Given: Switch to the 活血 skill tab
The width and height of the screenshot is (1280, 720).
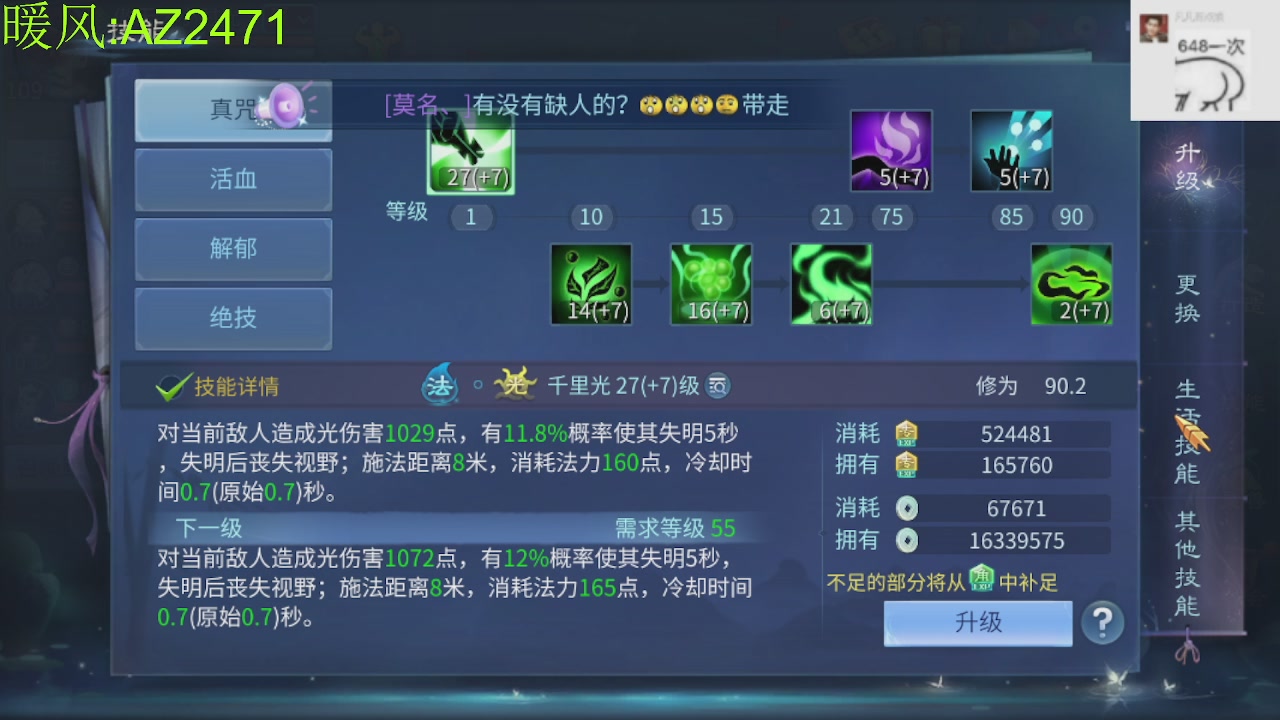Looking at the screenshot, I should [233, 179].
